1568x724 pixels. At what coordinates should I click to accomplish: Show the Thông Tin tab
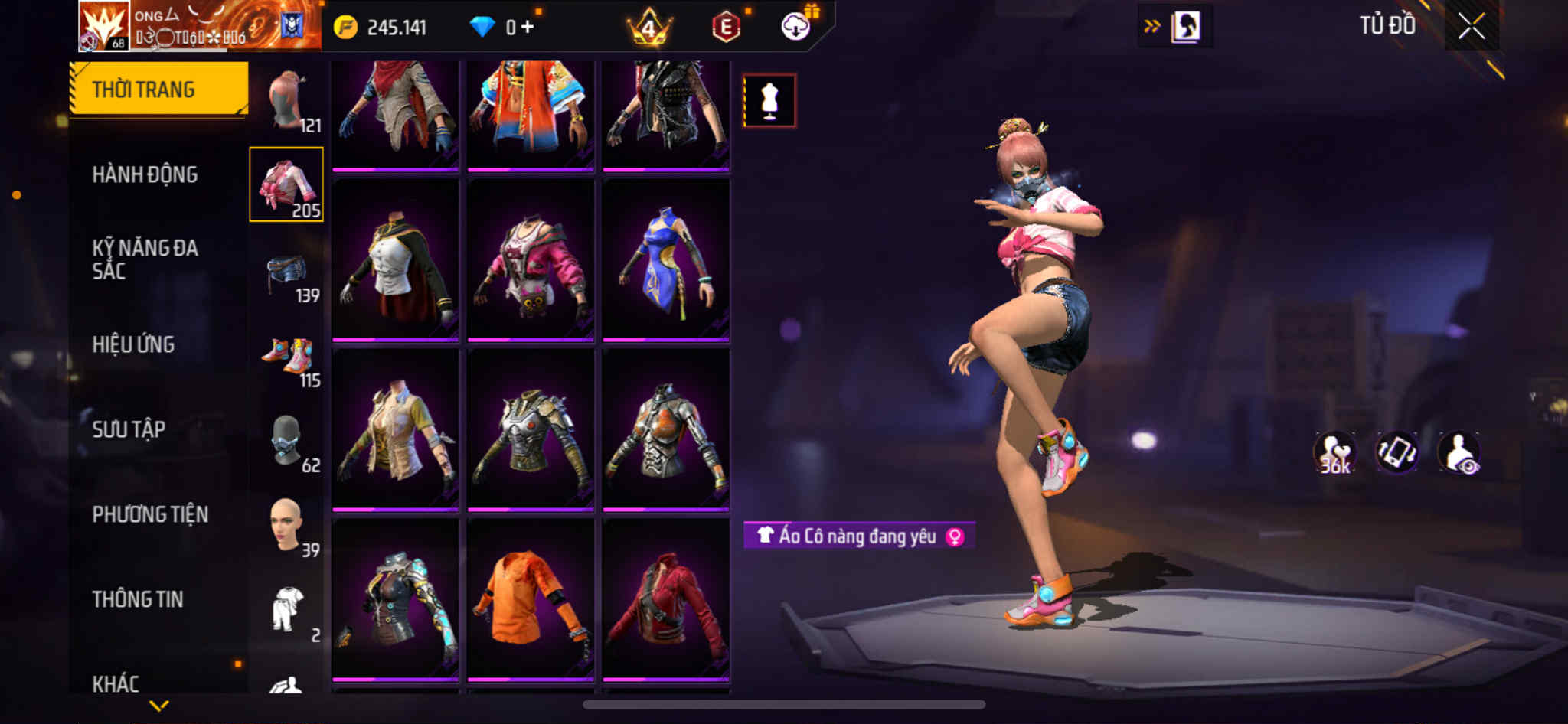[138, 599]
